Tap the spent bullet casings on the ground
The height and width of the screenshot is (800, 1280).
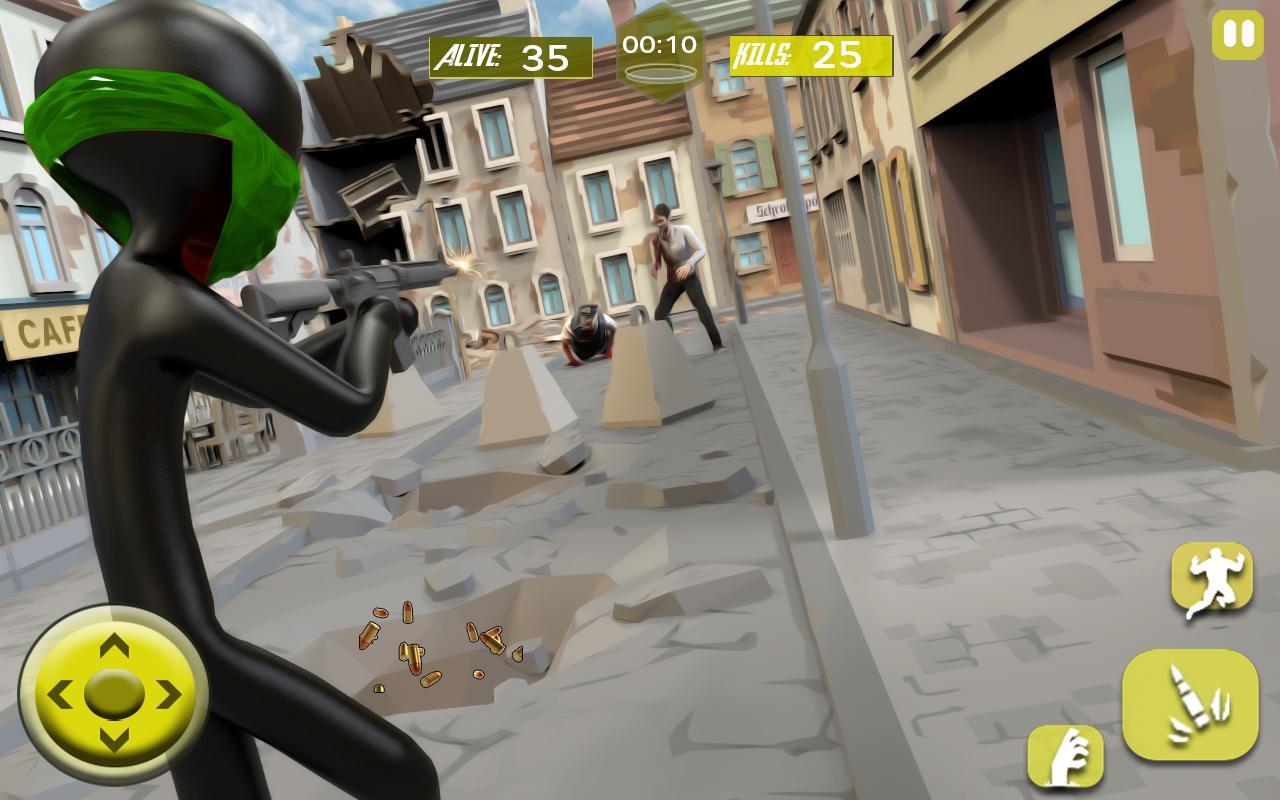[x=430, y=650]
